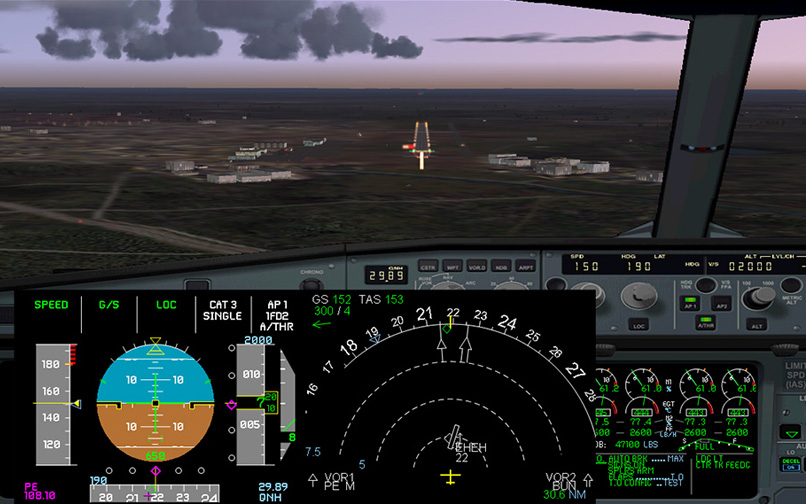
Task: Toggle the A/THR autothrust button
Action: click(x=707, y=325)
